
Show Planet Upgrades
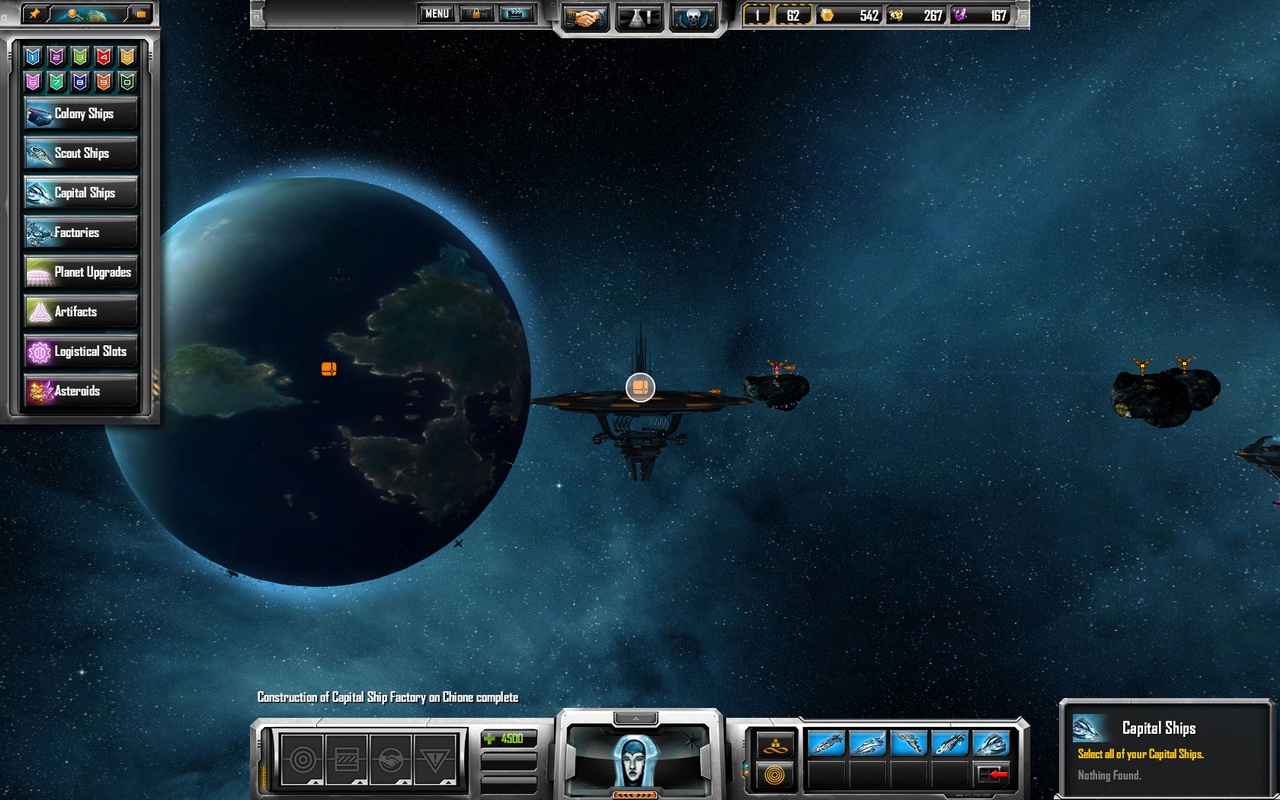(x=80, y=272)
